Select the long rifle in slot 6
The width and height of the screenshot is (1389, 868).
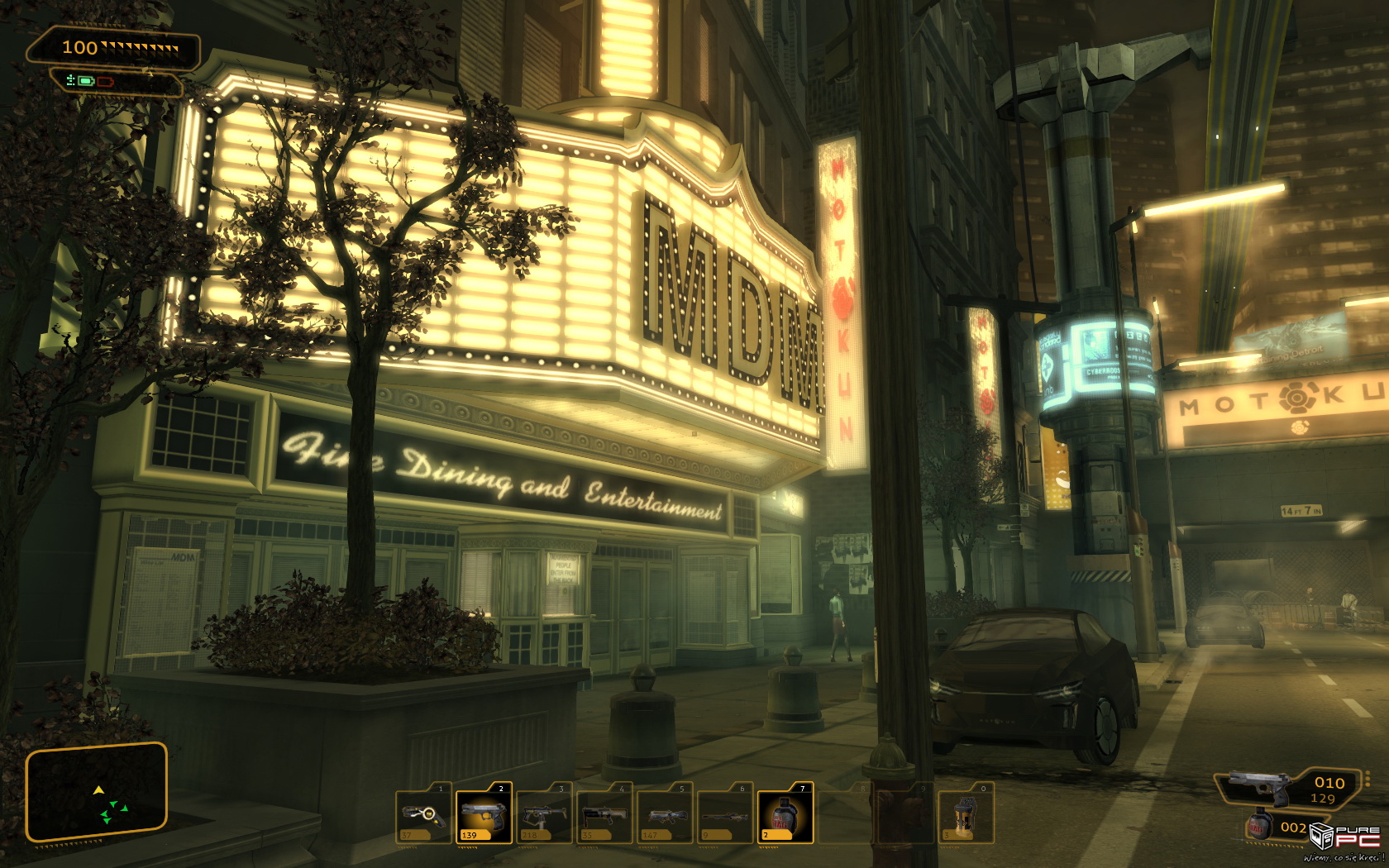click(724, 815)
